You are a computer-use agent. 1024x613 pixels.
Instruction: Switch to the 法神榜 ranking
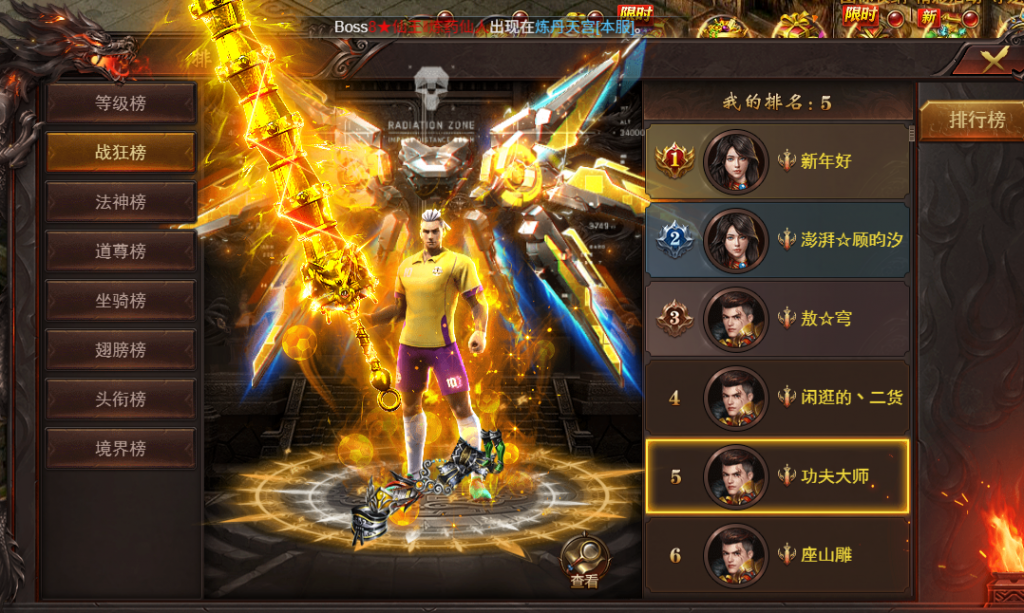(120, 202)
